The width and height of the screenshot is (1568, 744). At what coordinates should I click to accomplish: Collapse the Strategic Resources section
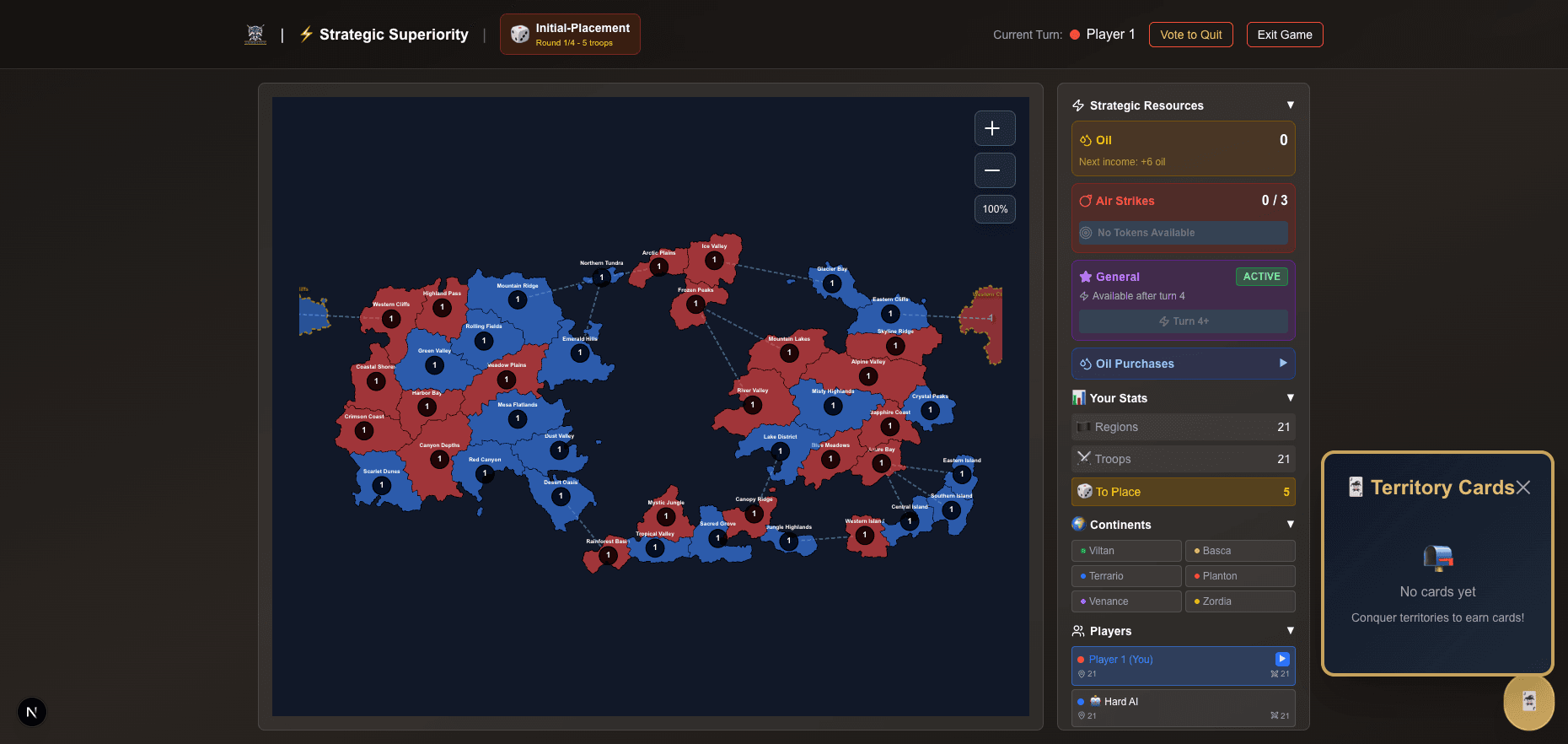coord(1290,105)
